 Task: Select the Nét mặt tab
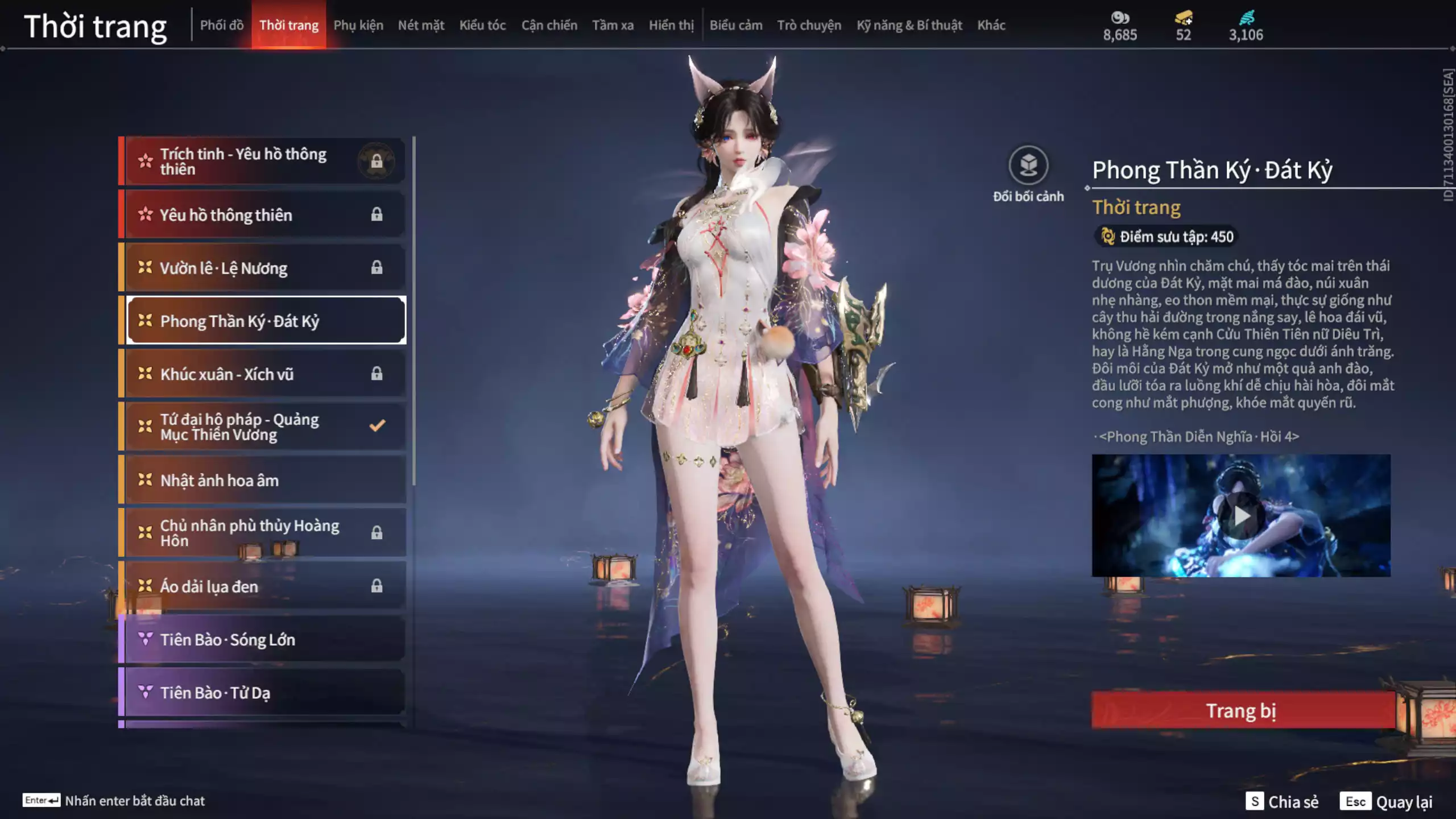421,25
